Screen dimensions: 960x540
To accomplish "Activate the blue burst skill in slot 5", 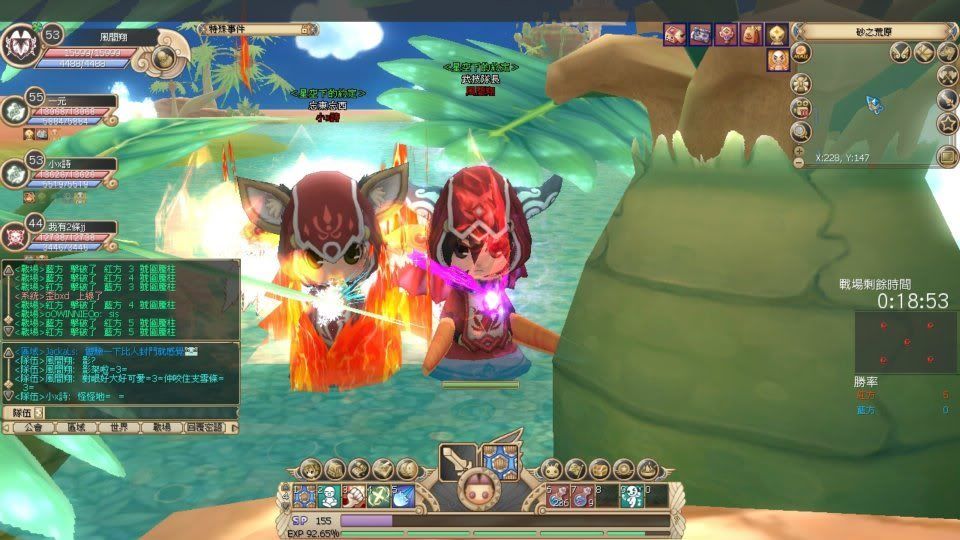I will pos(402,495).
